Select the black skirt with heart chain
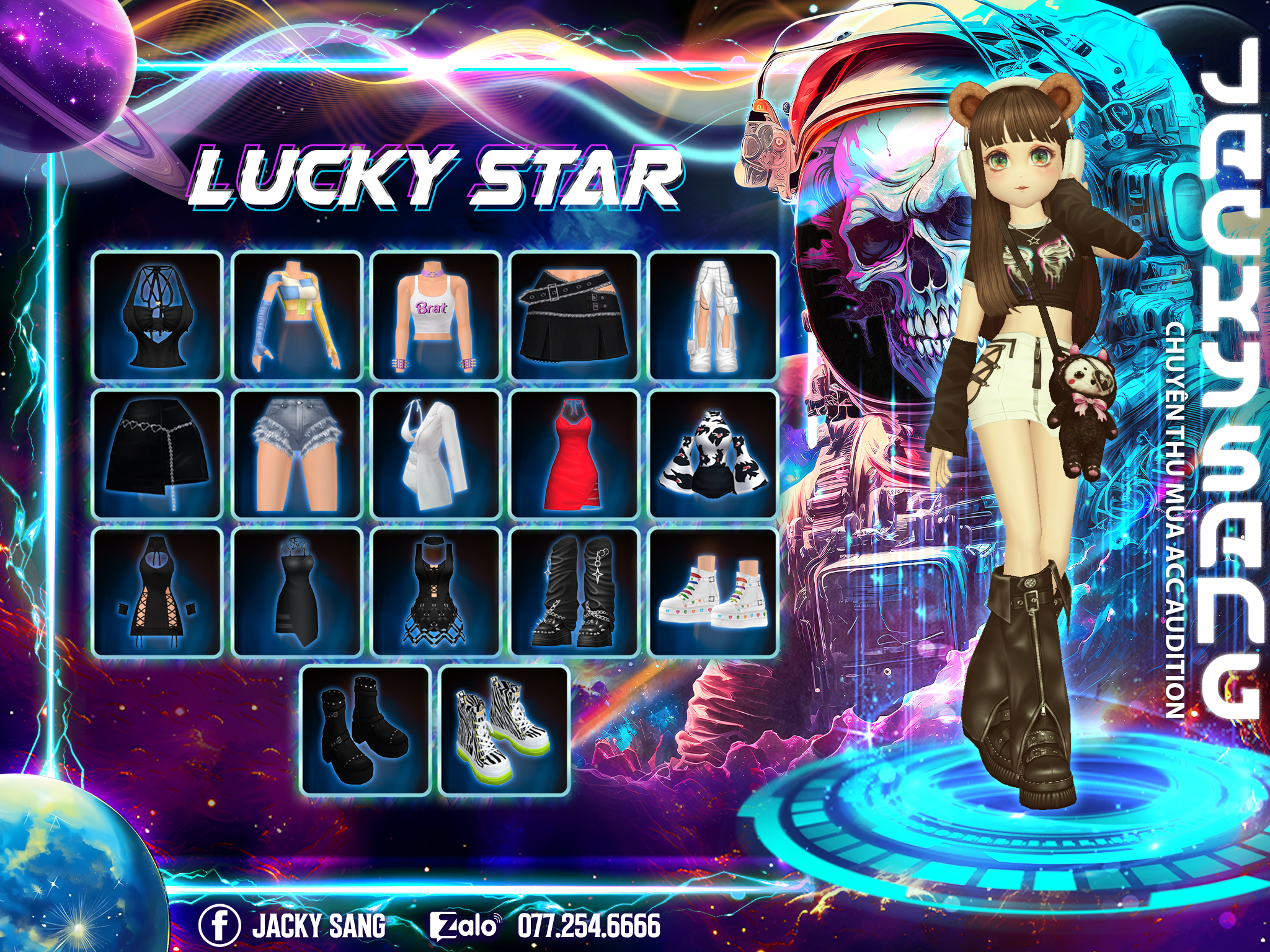 click(158, 454)
